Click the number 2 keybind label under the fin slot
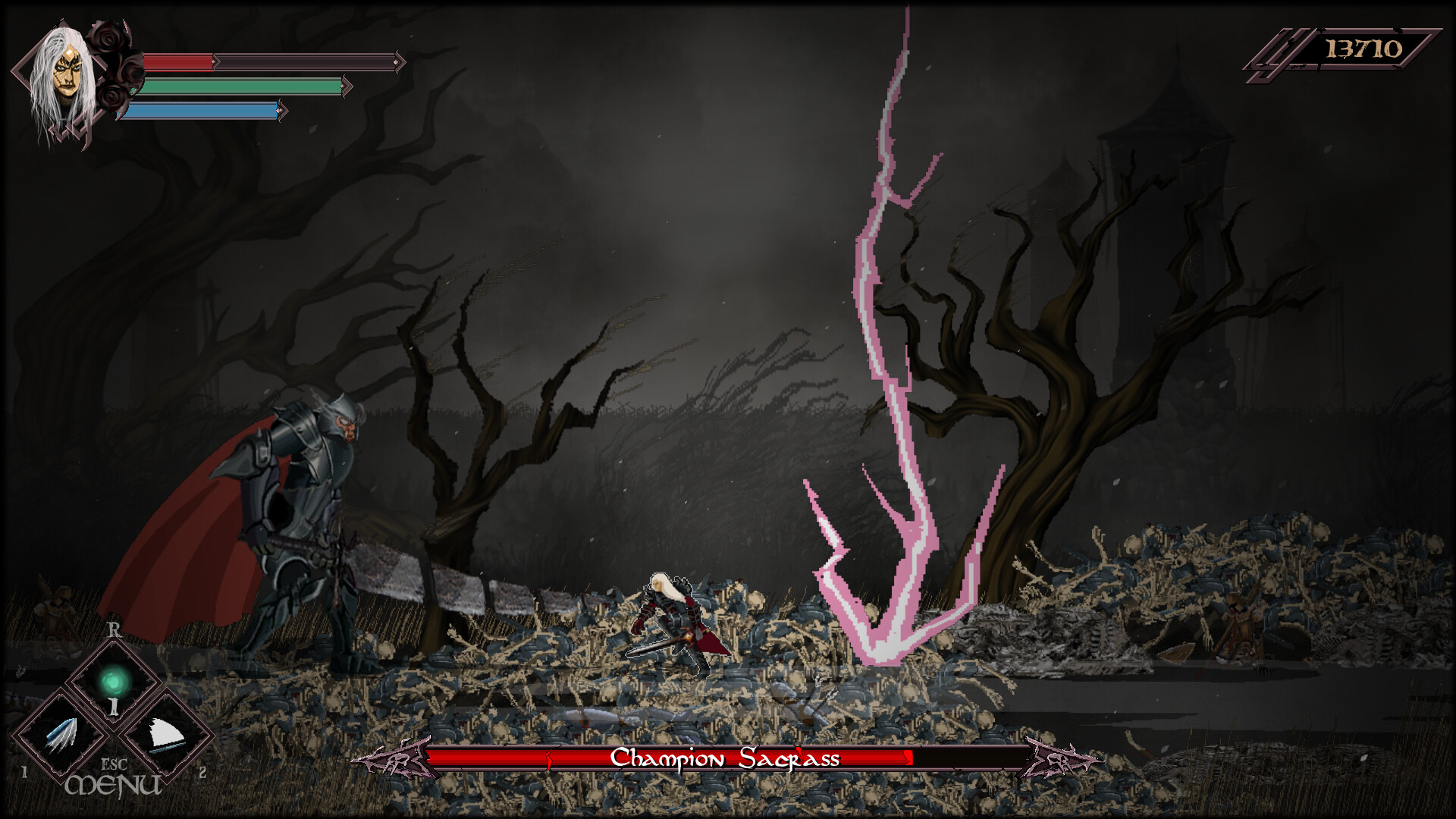 pyautogui.click(x=202, y=773)
